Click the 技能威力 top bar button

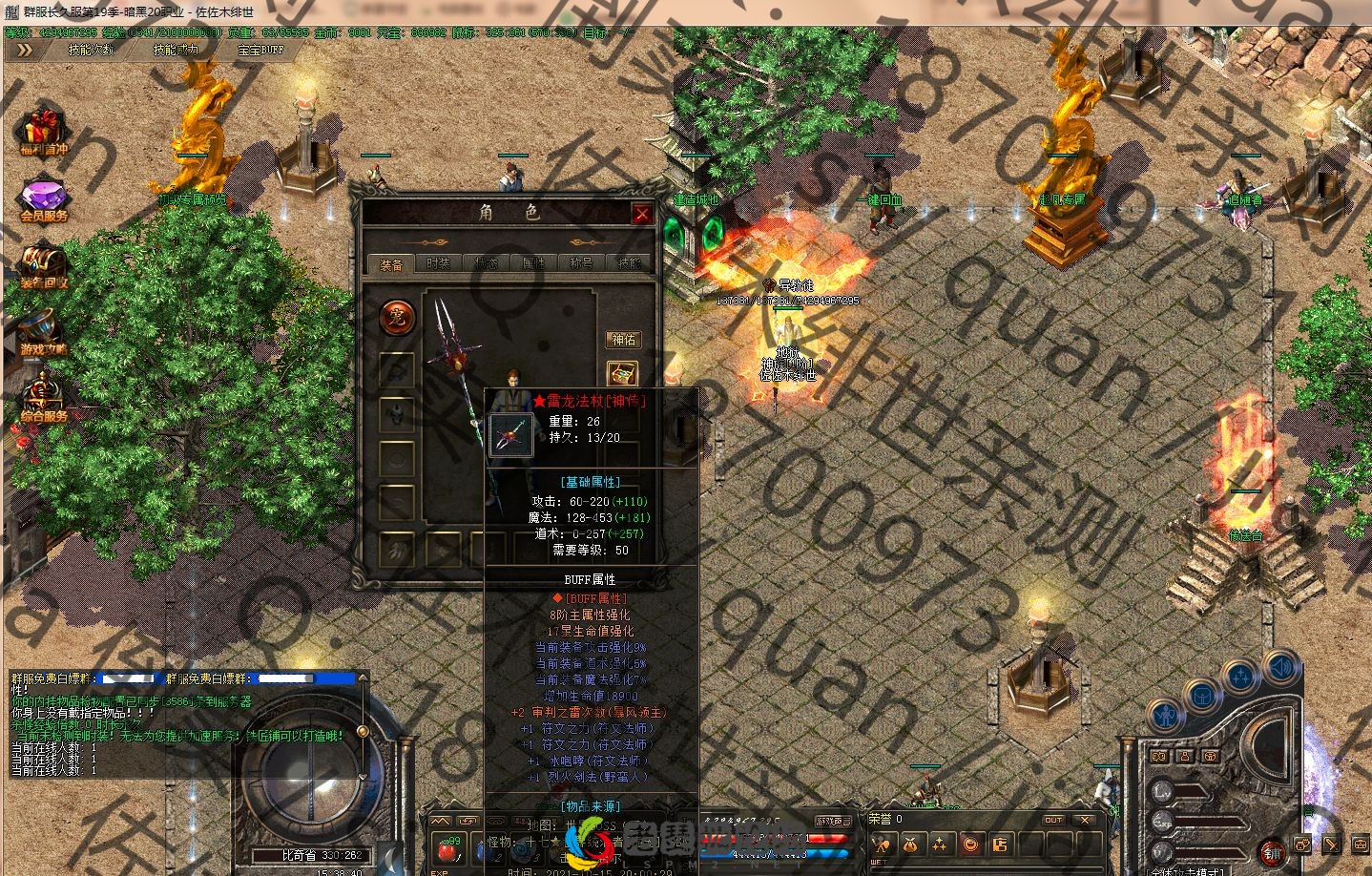pos(176,50)
